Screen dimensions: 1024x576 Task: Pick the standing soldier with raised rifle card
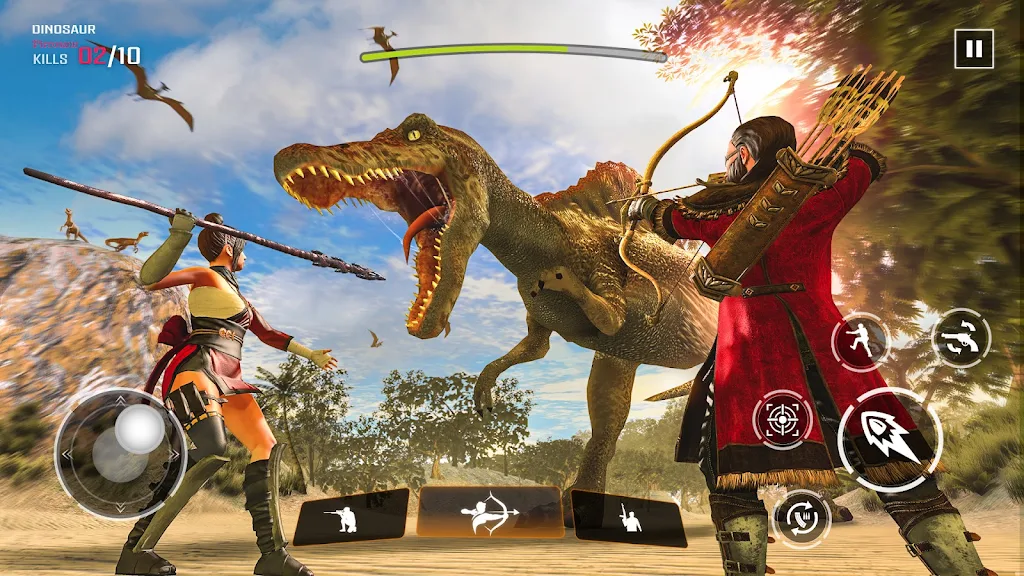point(628,517)
